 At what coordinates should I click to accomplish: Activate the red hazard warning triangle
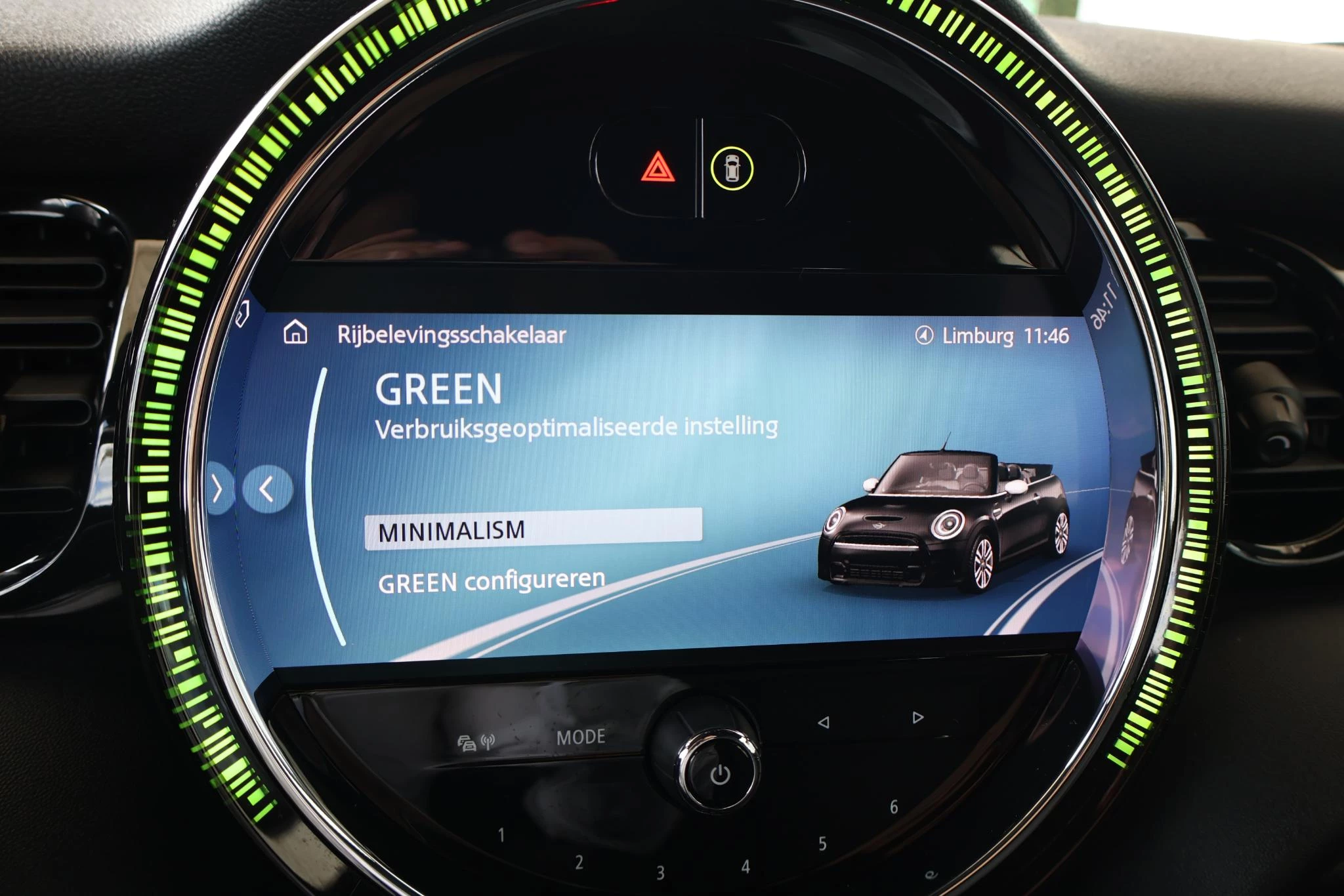point(658,168)
